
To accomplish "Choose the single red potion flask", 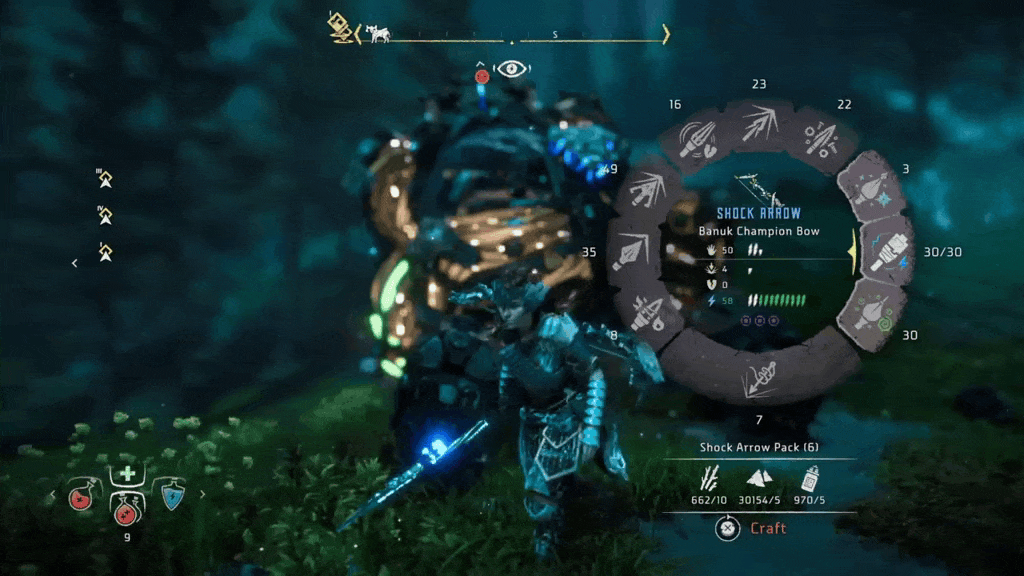I will click(81, 496).
